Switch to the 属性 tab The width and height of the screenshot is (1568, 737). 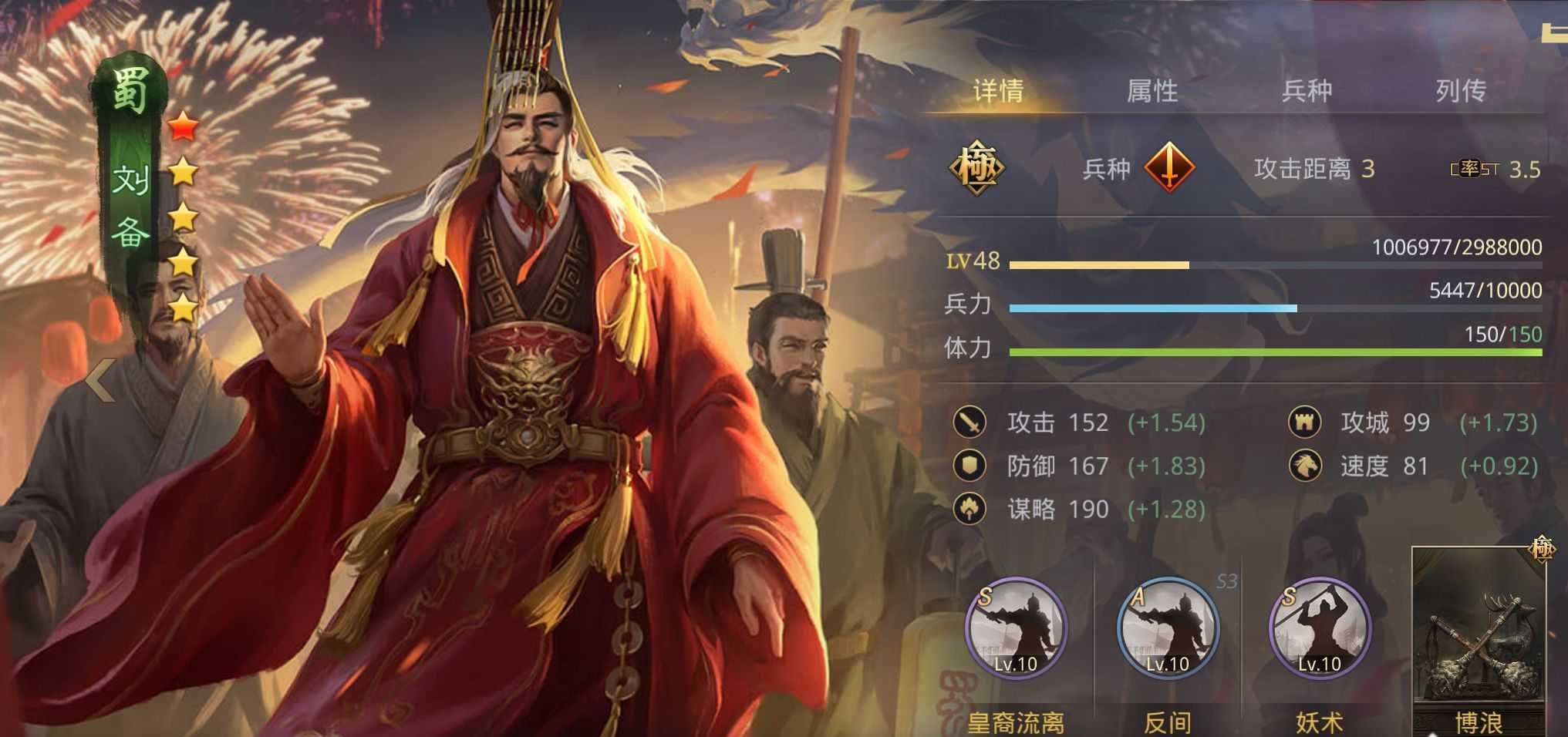click(1152, 90)
